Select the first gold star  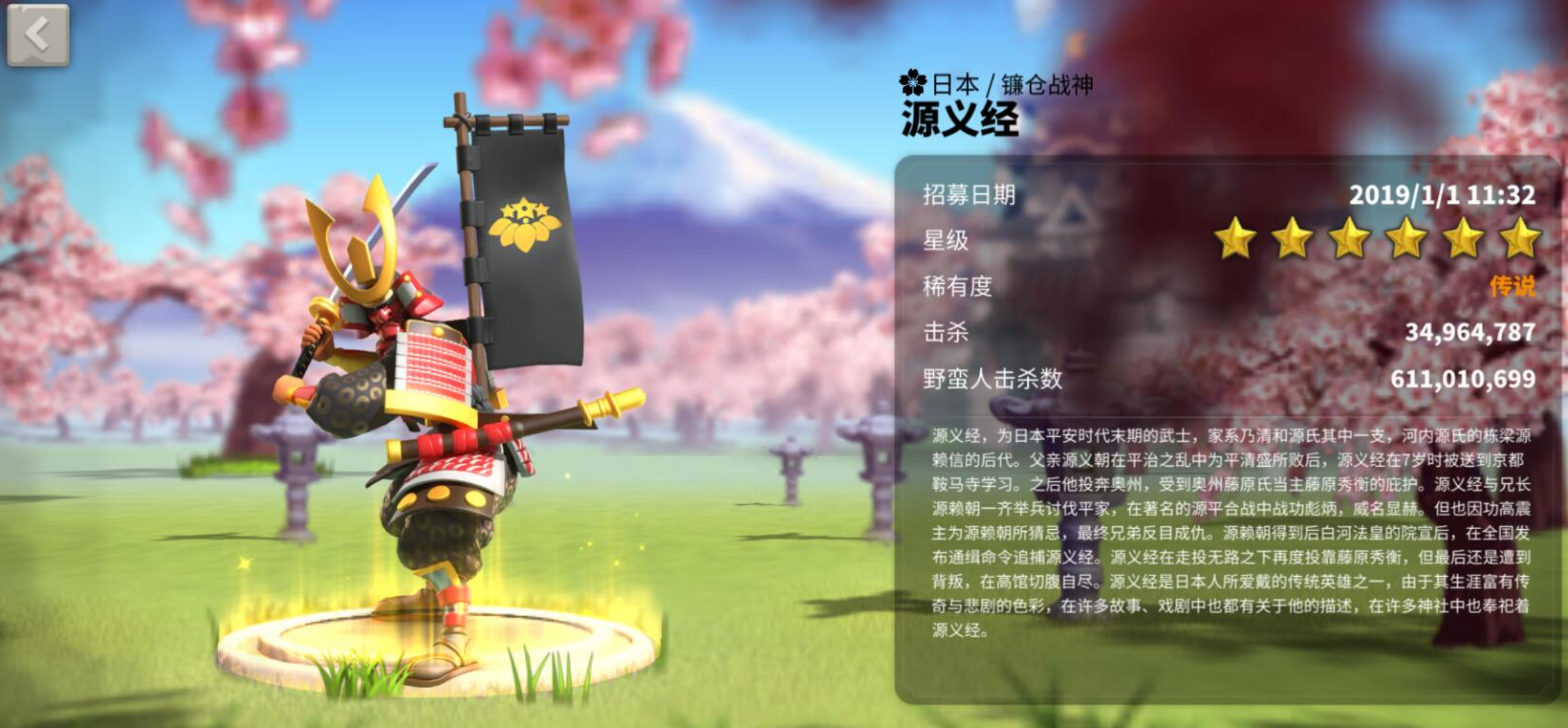coord(1236,241)
